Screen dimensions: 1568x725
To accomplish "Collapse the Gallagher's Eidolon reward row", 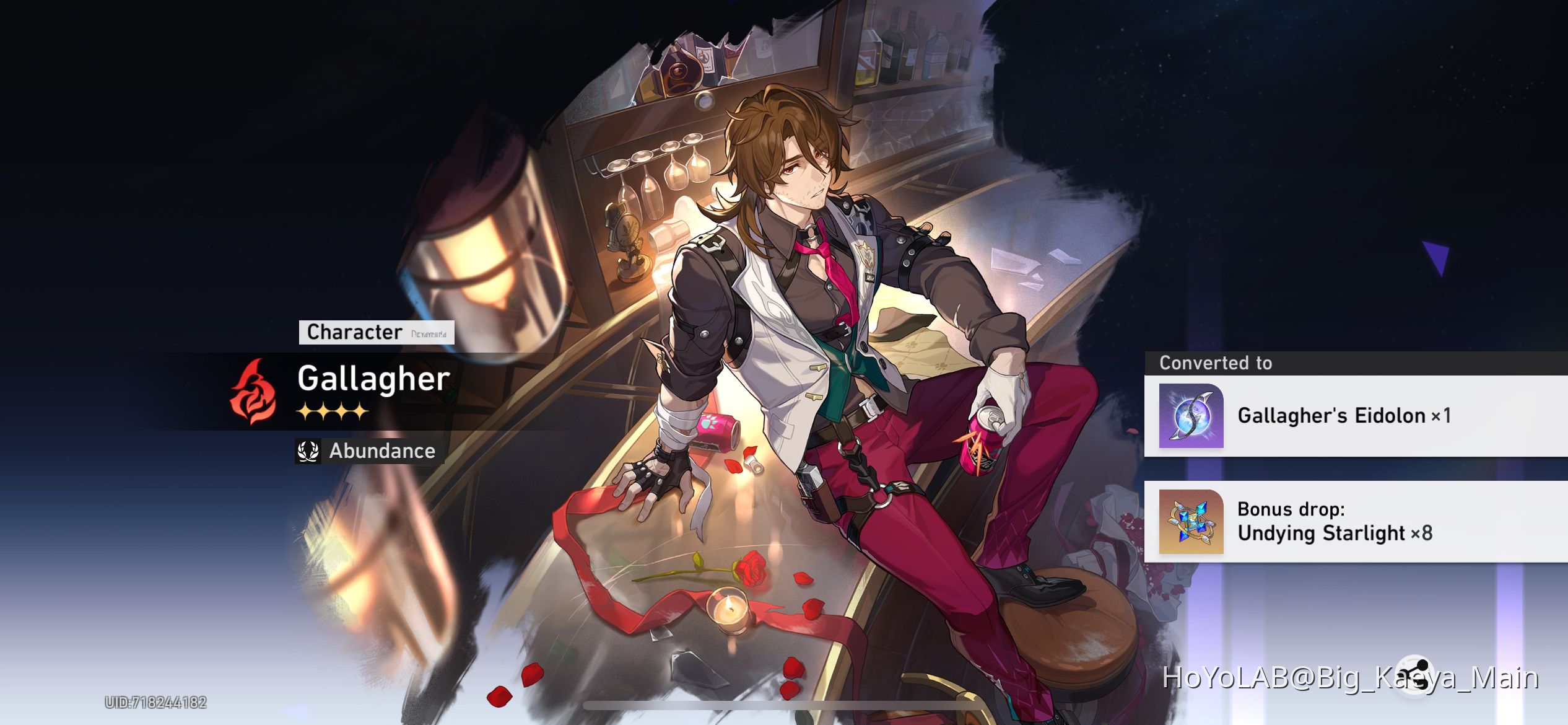I will point(1350,415).
